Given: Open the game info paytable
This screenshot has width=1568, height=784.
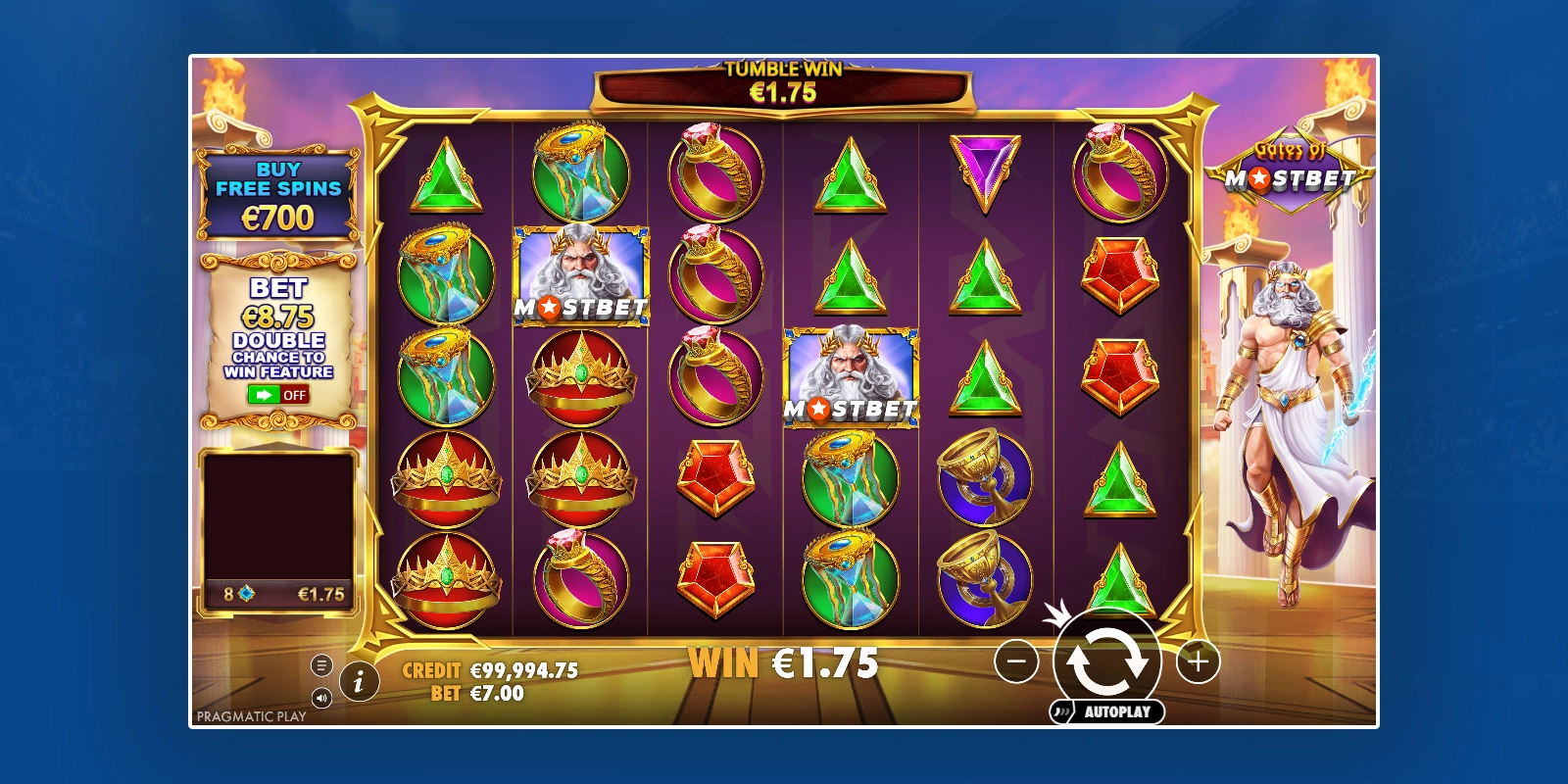Looking at the screenshot, I should click(x=362, y=679).
